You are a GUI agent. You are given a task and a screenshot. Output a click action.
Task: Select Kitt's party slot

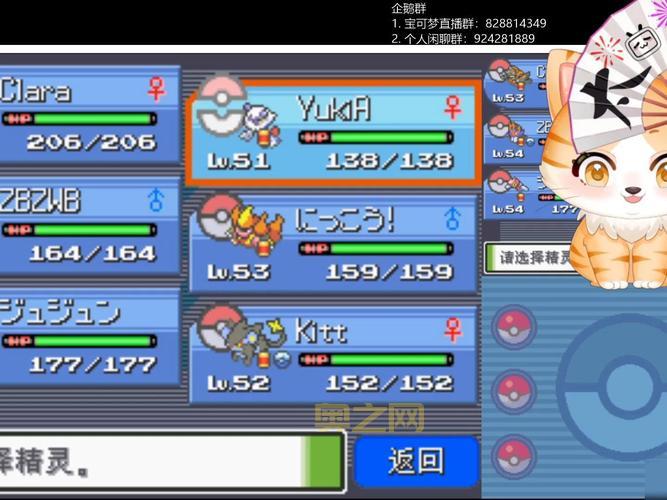click(x=334, y=353)
